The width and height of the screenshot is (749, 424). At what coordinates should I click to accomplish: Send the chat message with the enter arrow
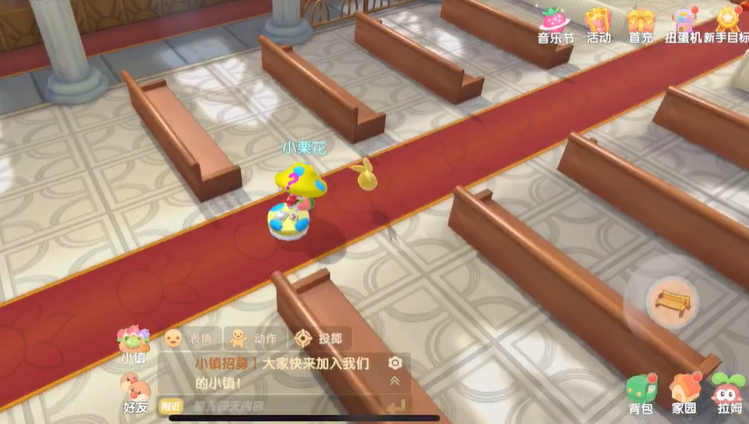point(395,405)
